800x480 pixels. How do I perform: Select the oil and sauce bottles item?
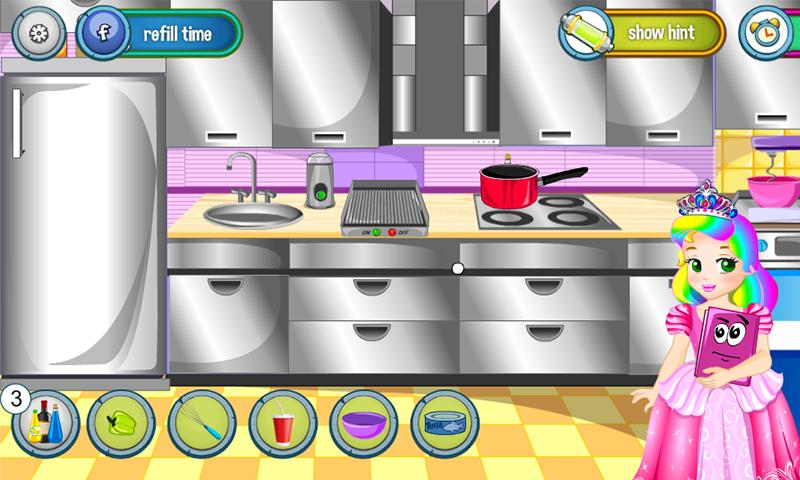(x=44, y=424)
